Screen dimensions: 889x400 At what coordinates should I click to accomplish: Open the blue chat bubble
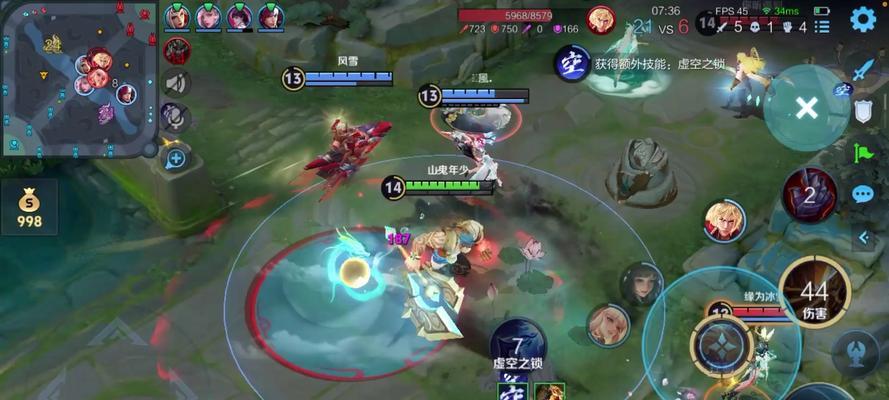[x=863, y=194]
